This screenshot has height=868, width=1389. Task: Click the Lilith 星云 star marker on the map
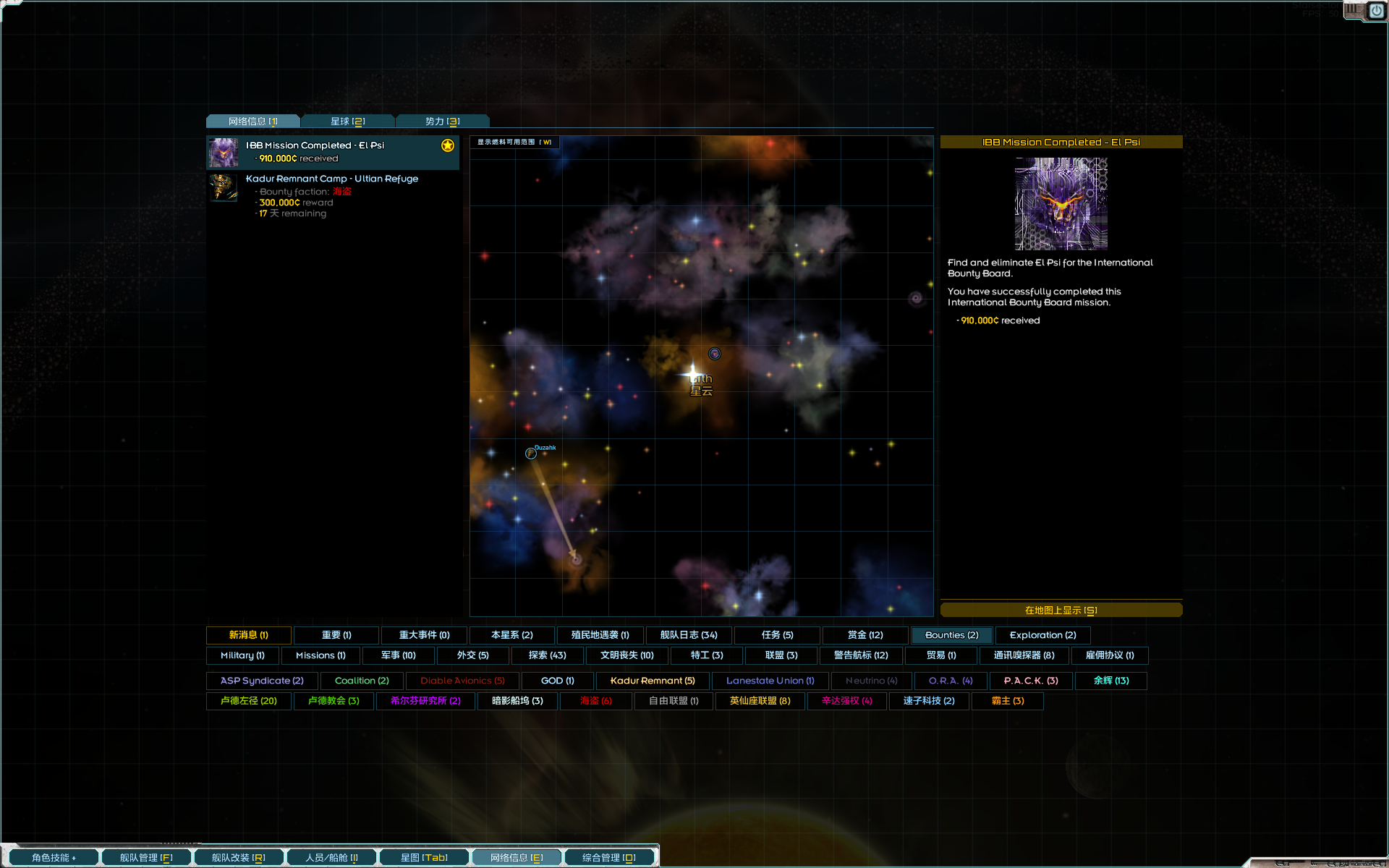692,373
